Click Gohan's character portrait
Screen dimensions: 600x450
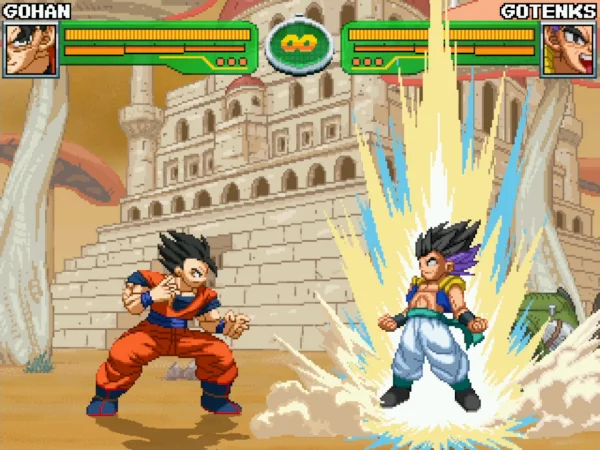[30, 48]
